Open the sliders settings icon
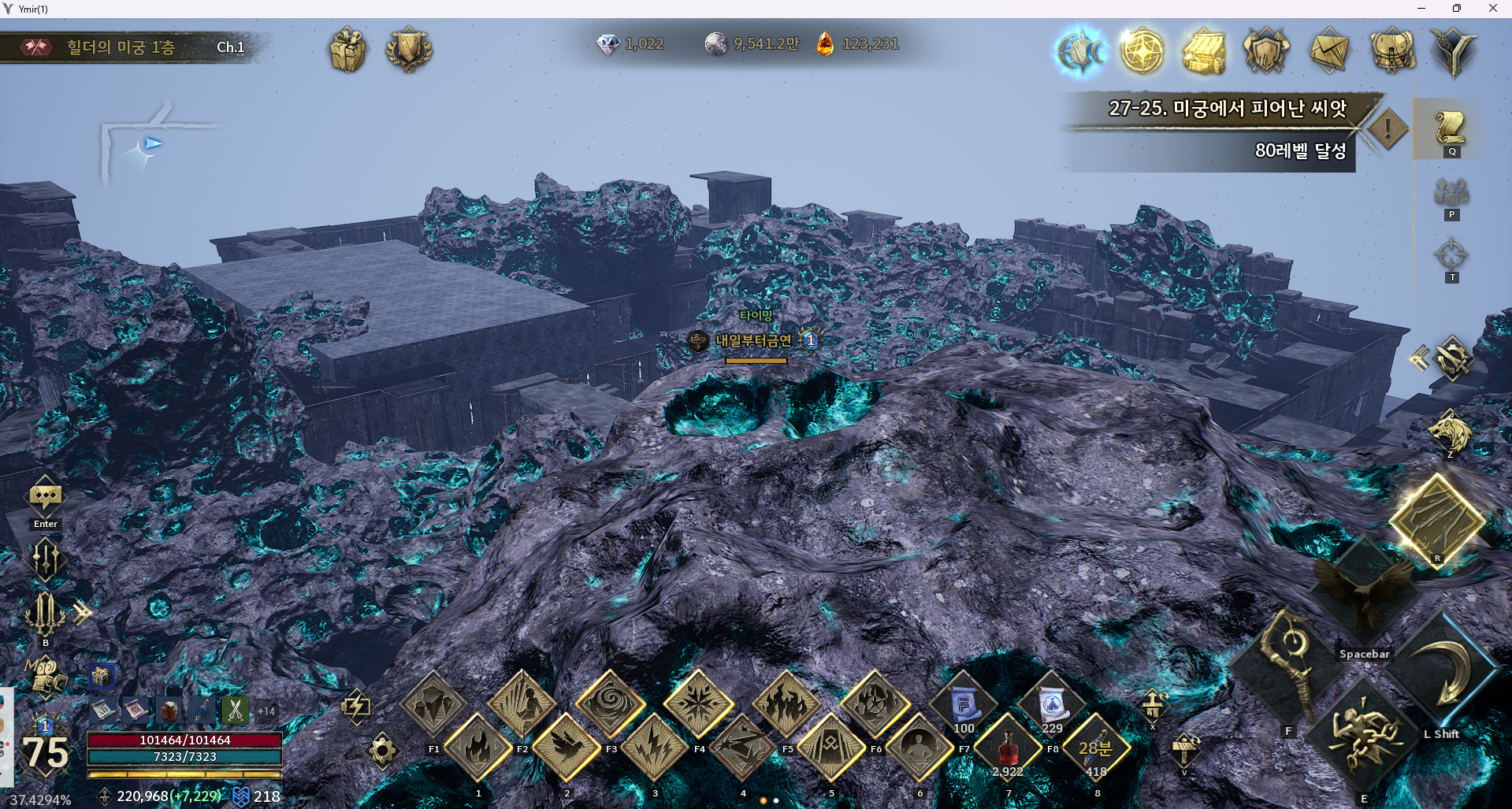This screenshot has width=1512, height=809. [45, 559]
